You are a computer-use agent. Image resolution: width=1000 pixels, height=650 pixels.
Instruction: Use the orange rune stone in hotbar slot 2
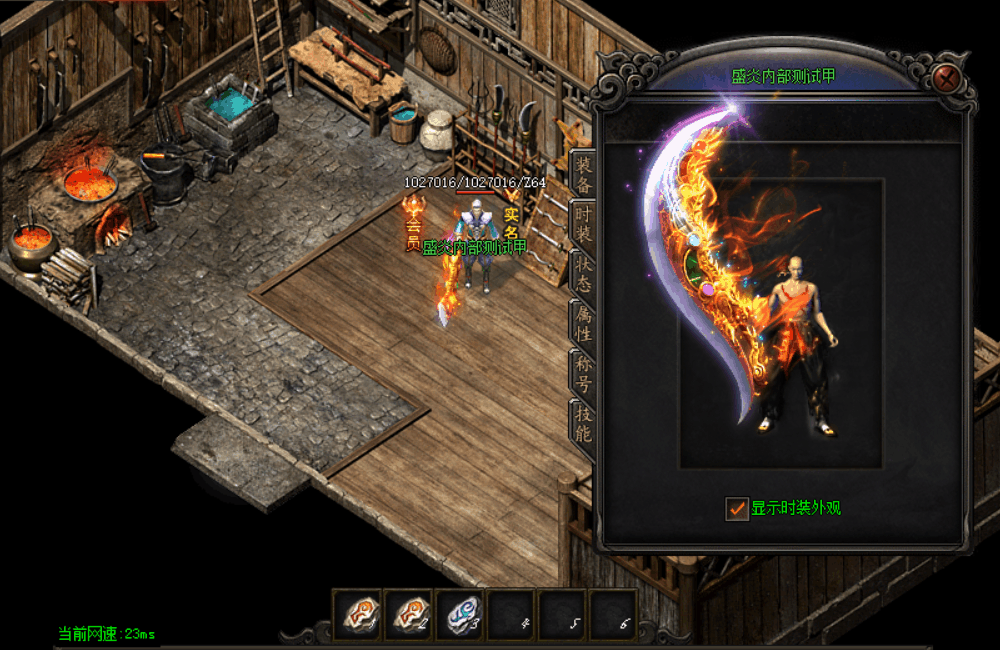click(x=409, y=613)
